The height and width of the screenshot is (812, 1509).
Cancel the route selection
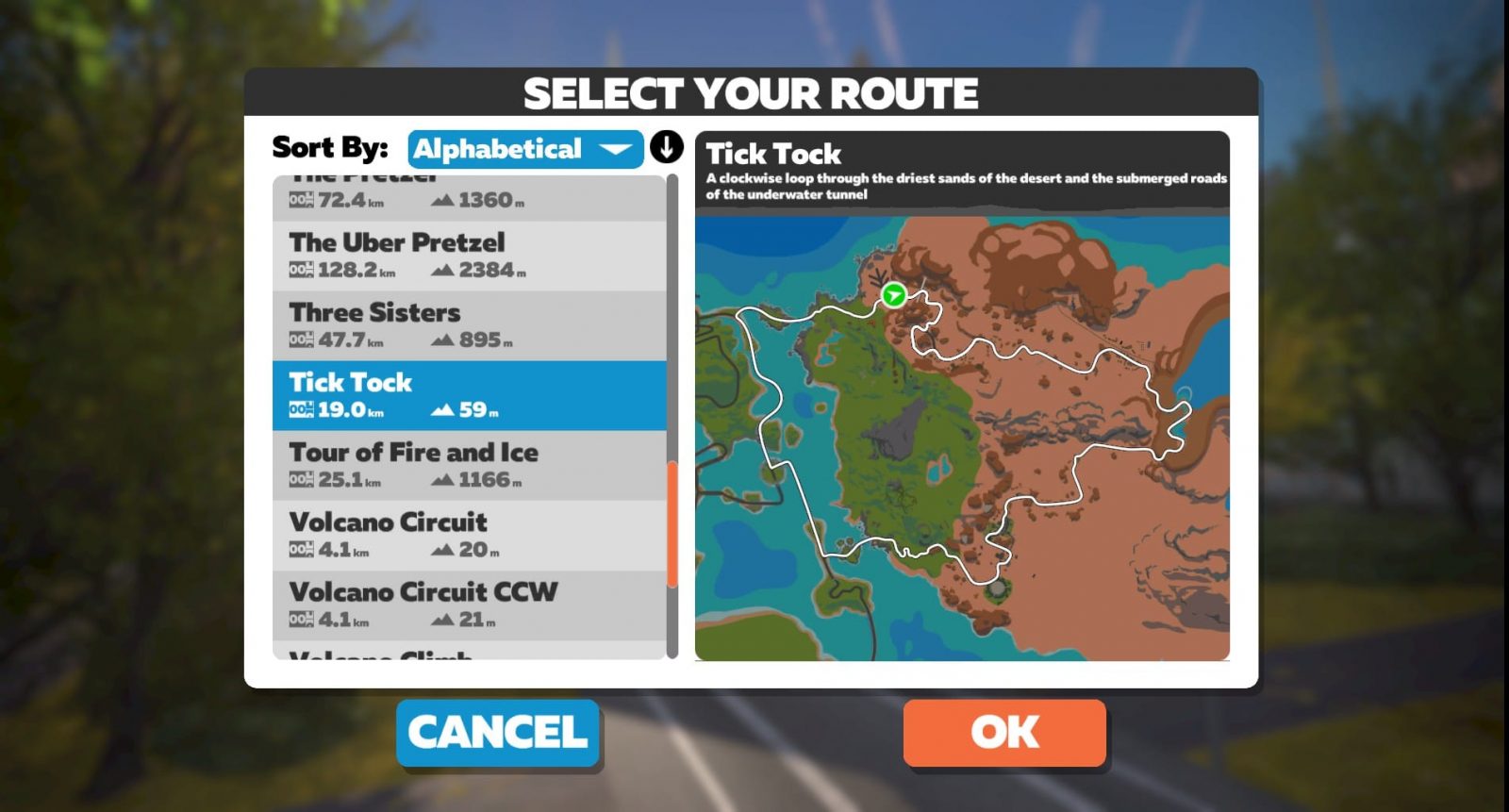click(498, 733)
